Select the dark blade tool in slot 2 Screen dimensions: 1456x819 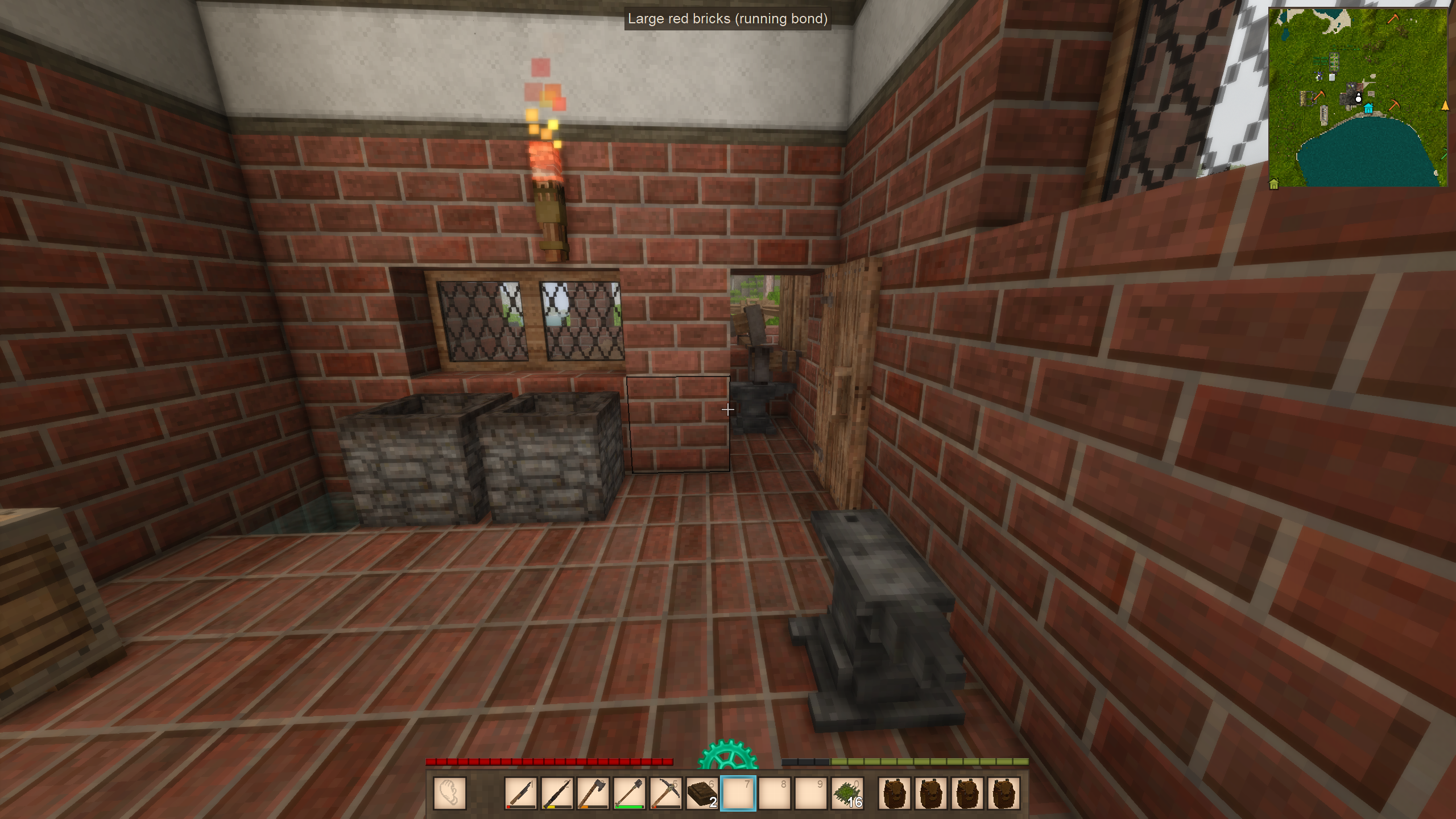click(557, 793)
